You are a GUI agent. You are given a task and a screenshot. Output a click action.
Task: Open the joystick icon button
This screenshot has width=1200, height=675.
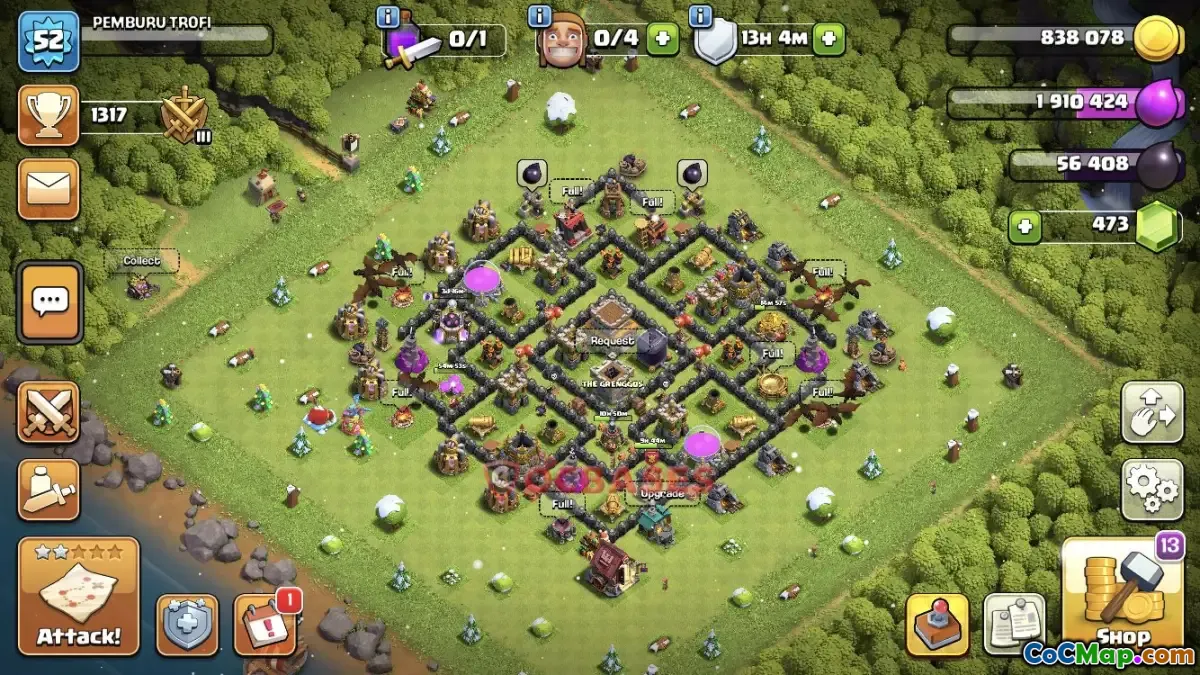click(x=937, y=624)
